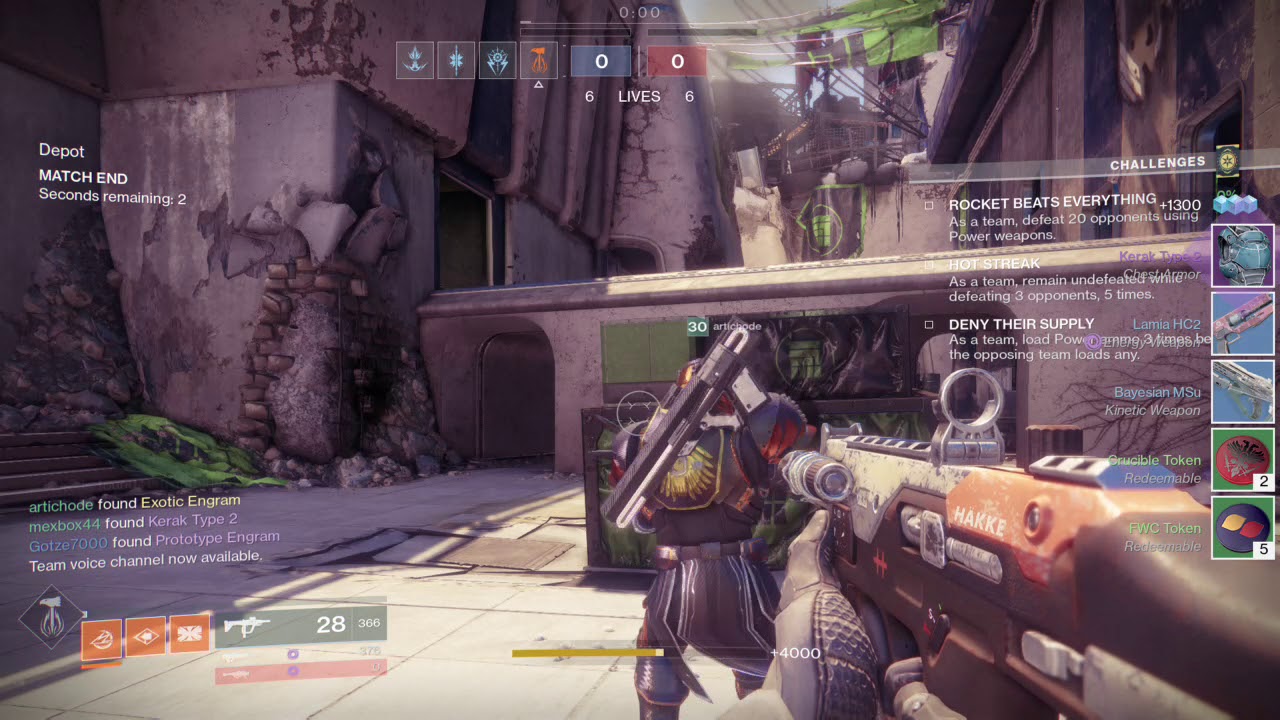Select the Kerak Type 2 chest armor reward
The image size is (1280, 720).
click(x=1243, y=256)
